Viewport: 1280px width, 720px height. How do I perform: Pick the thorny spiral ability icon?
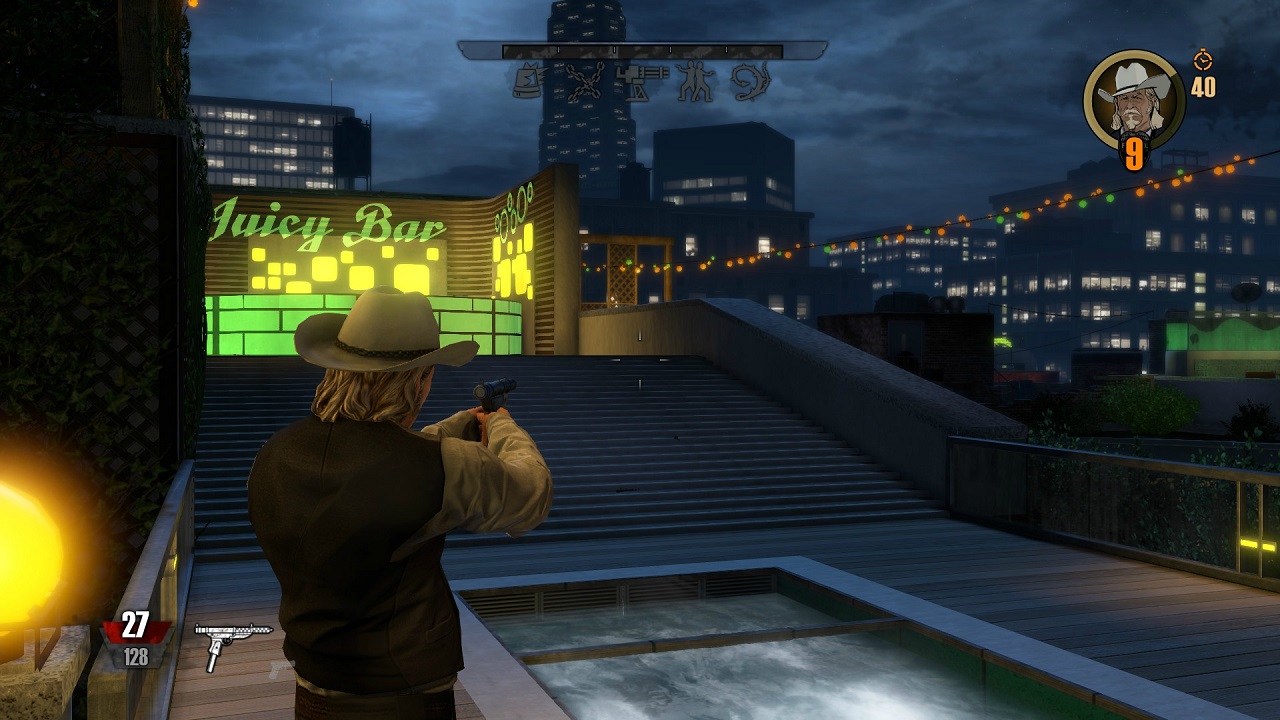[x=751, y=81]
